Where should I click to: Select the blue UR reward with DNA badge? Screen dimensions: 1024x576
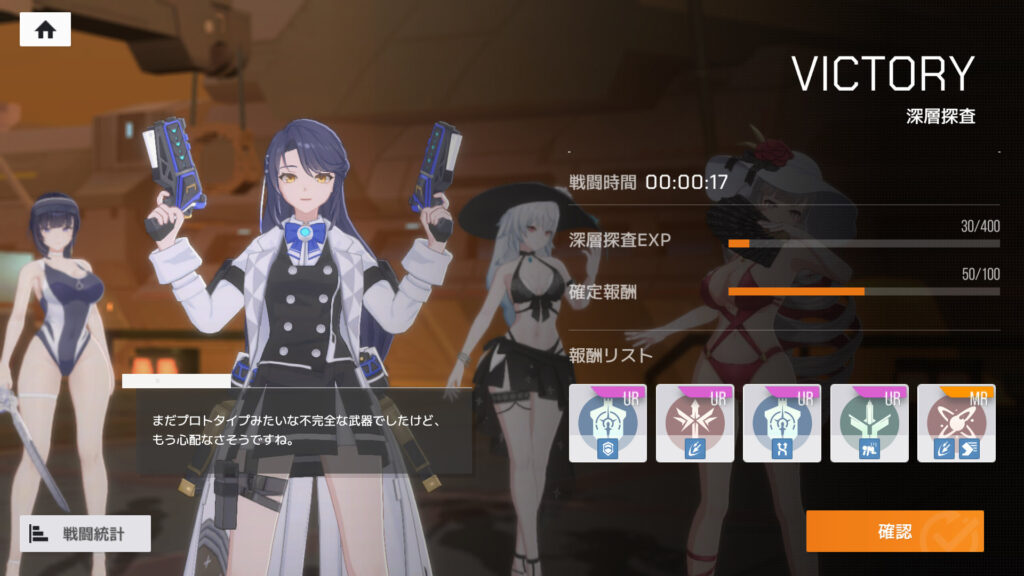tap(781, 423)
